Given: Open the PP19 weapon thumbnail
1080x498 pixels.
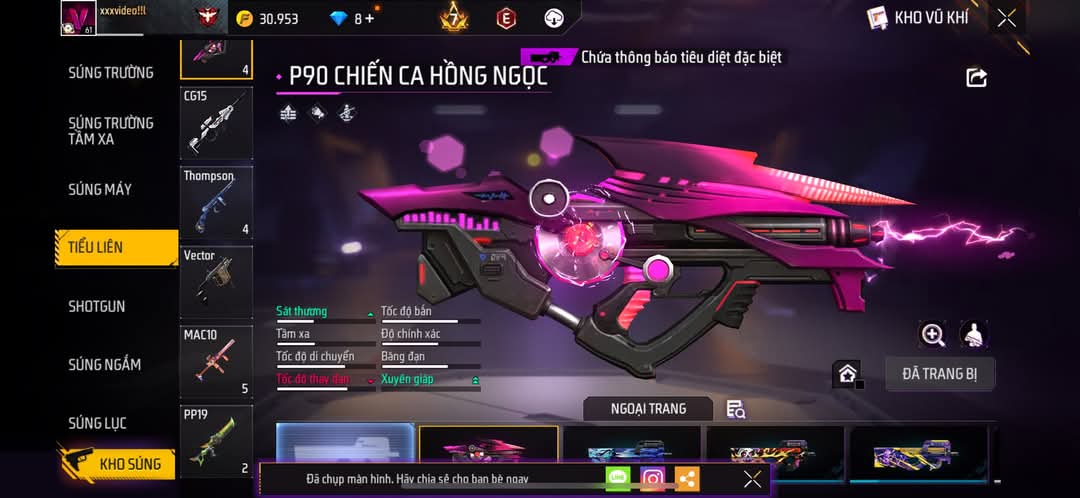Looking at the screenshot, I should point(216,440).
